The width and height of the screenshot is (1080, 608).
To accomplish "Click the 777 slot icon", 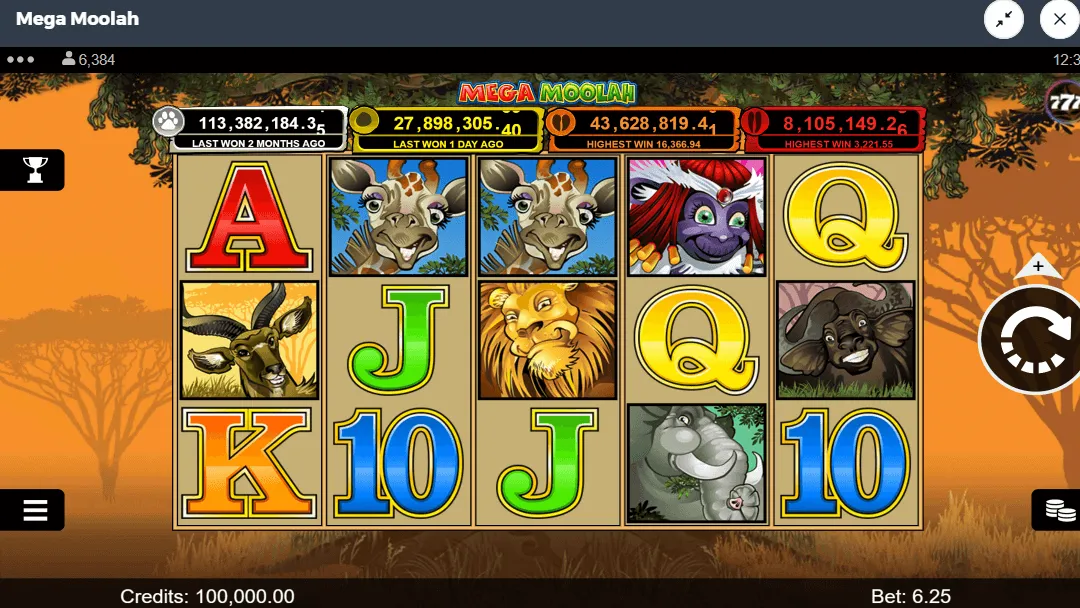I will [x=1063, y=101].
